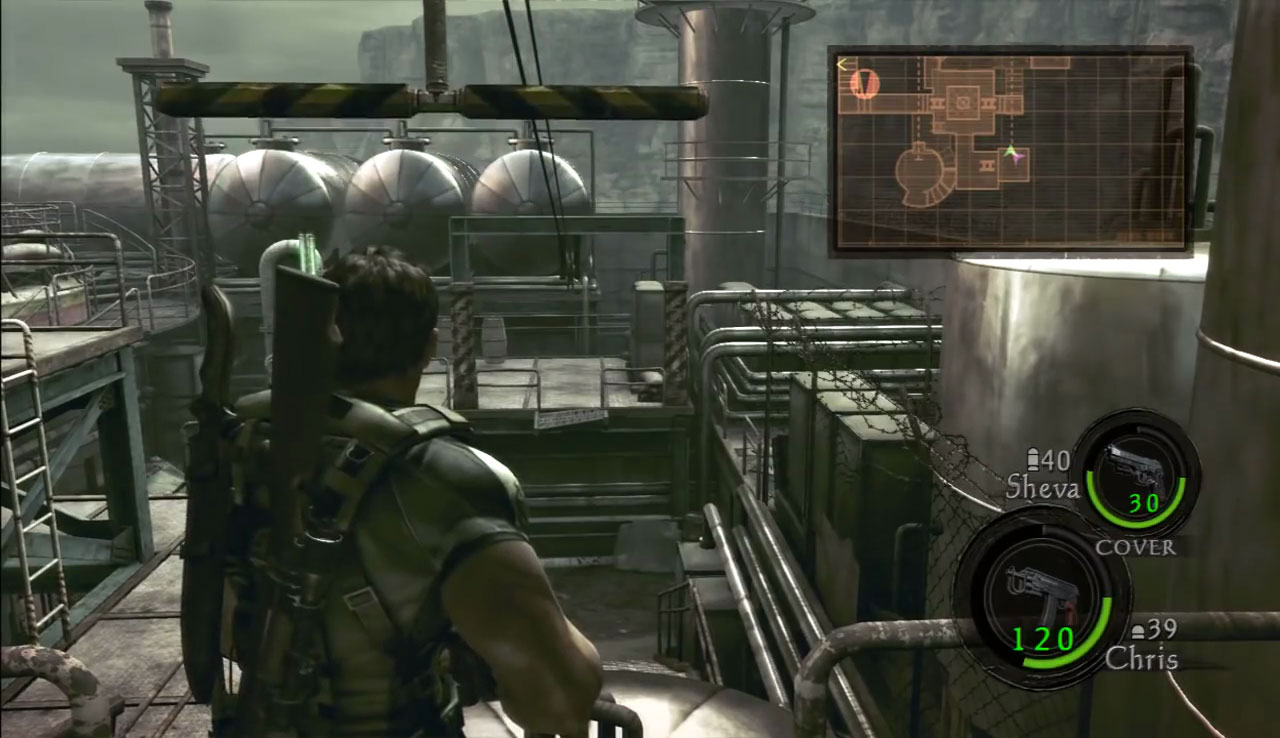The width and height of the screenshot is (1280, 738).
Task: Click the player position marker on the minimap
Action: pos(1012,154)
